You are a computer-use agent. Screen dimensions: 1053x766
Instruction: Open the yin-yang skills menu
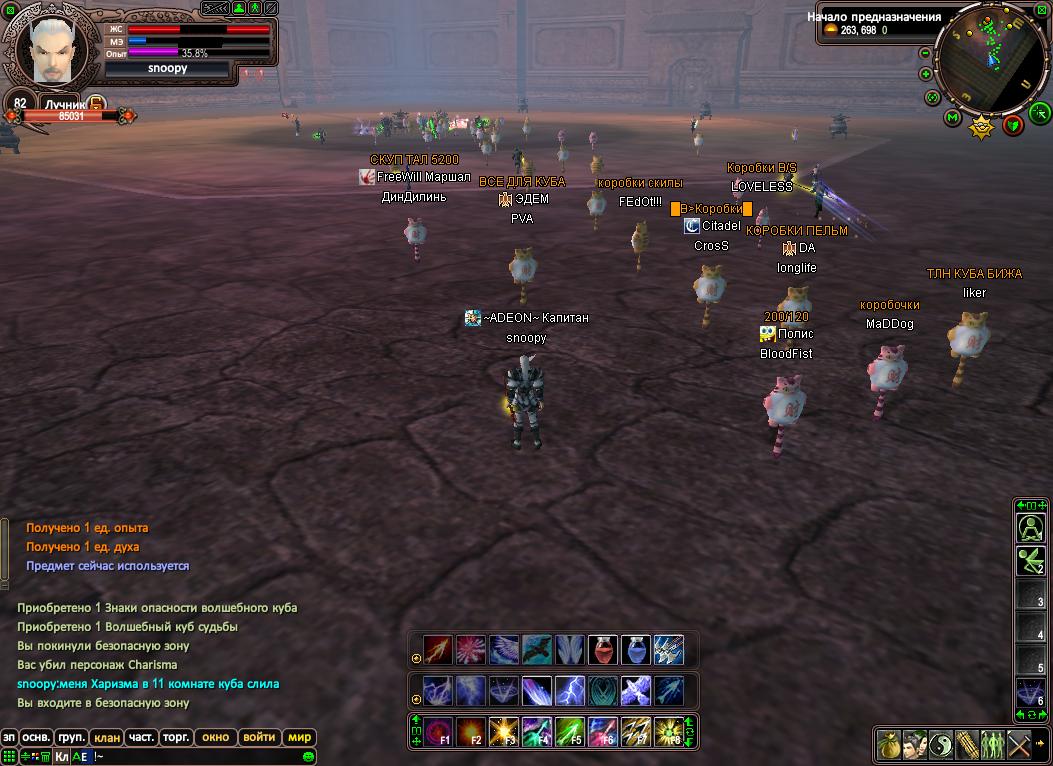(x=940, y=745)
